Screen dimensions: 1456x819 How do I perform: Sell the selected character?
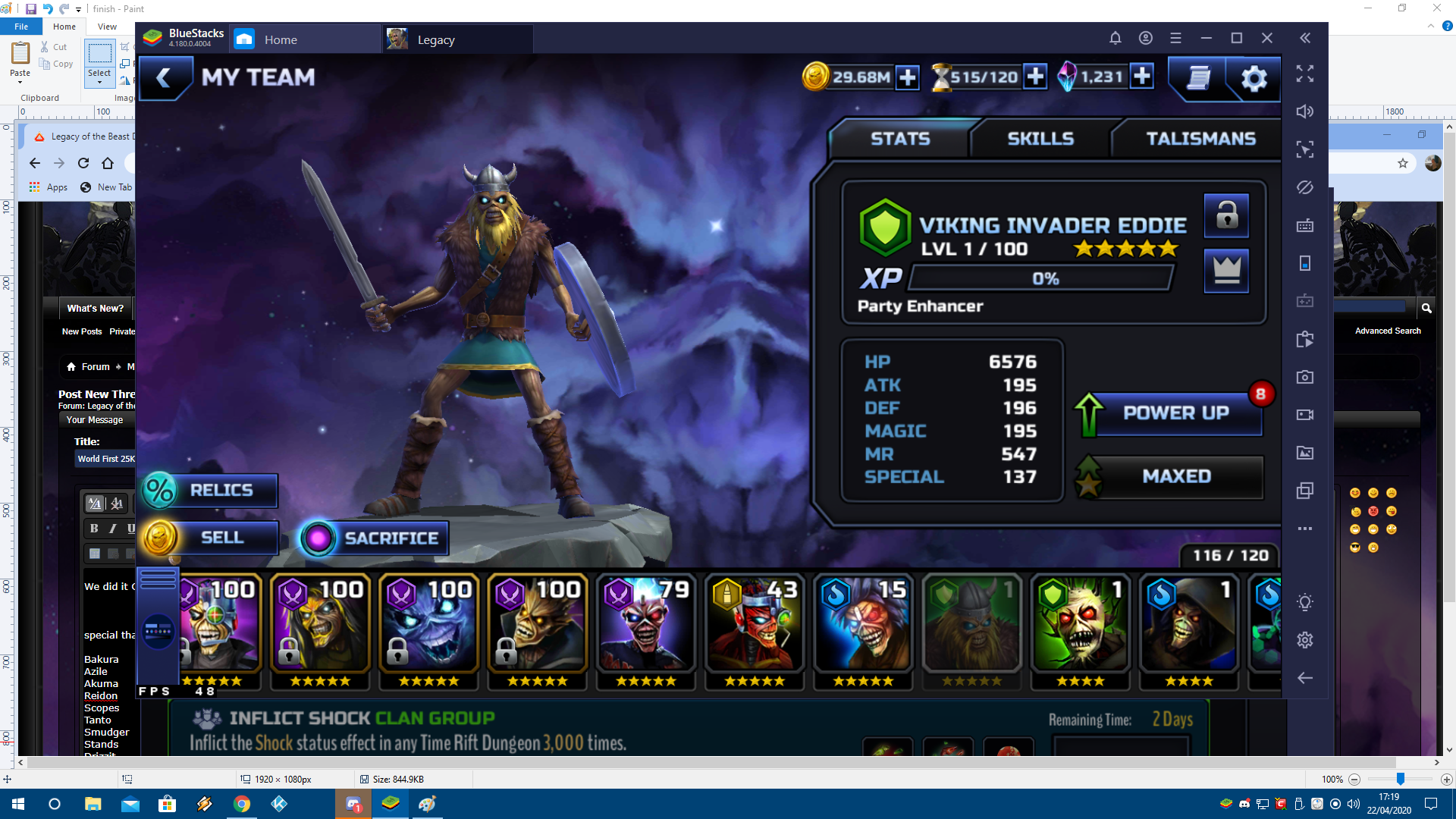coord(211,538)
